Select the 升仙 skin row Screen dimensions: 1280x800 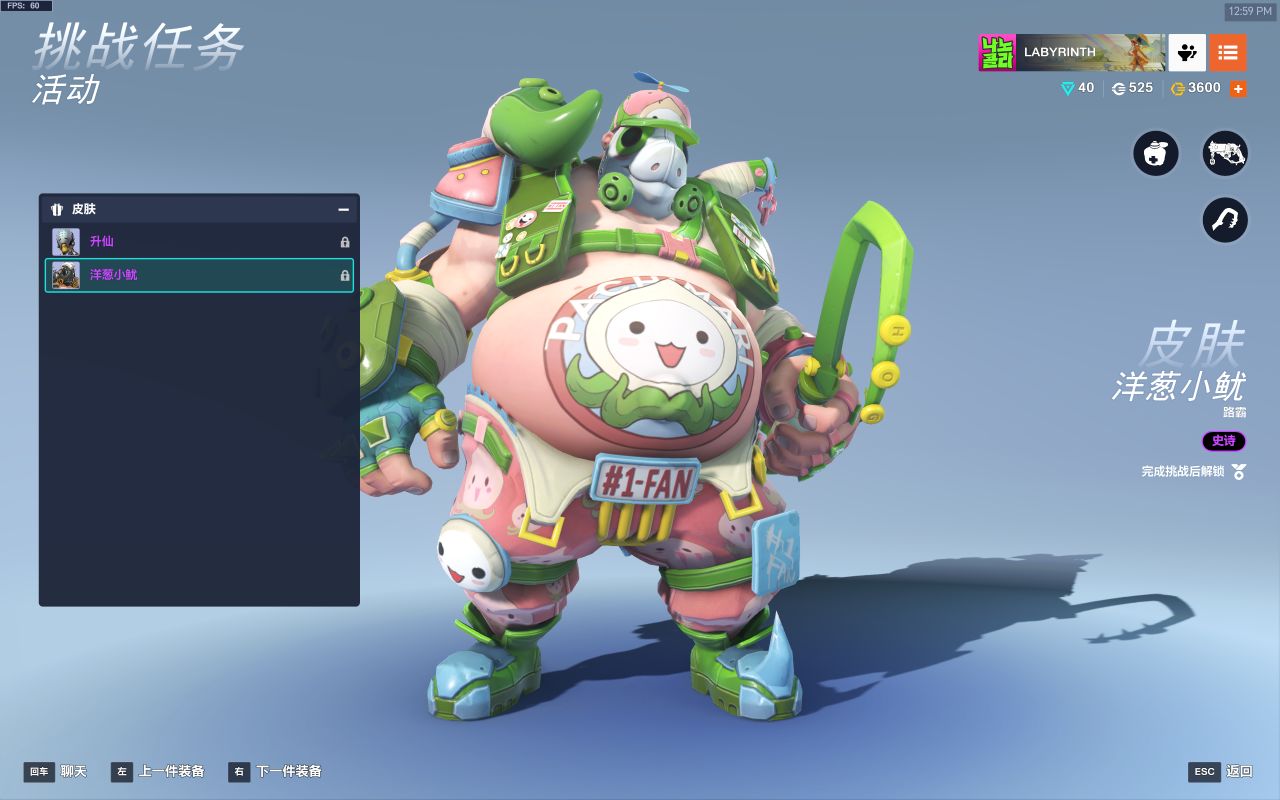click(199, 242)
